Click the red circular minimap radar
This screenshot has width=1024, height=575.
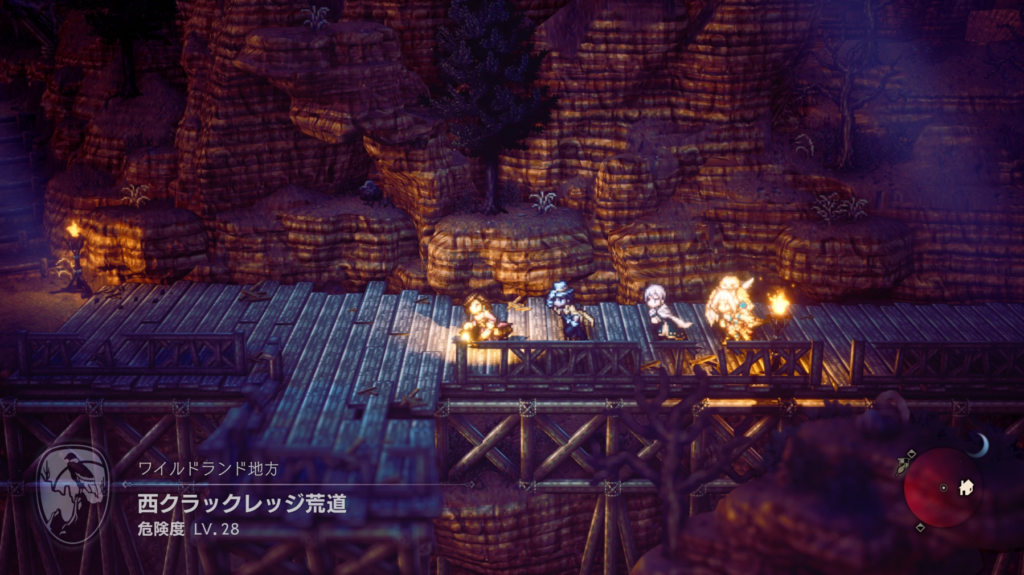[941, 487]
